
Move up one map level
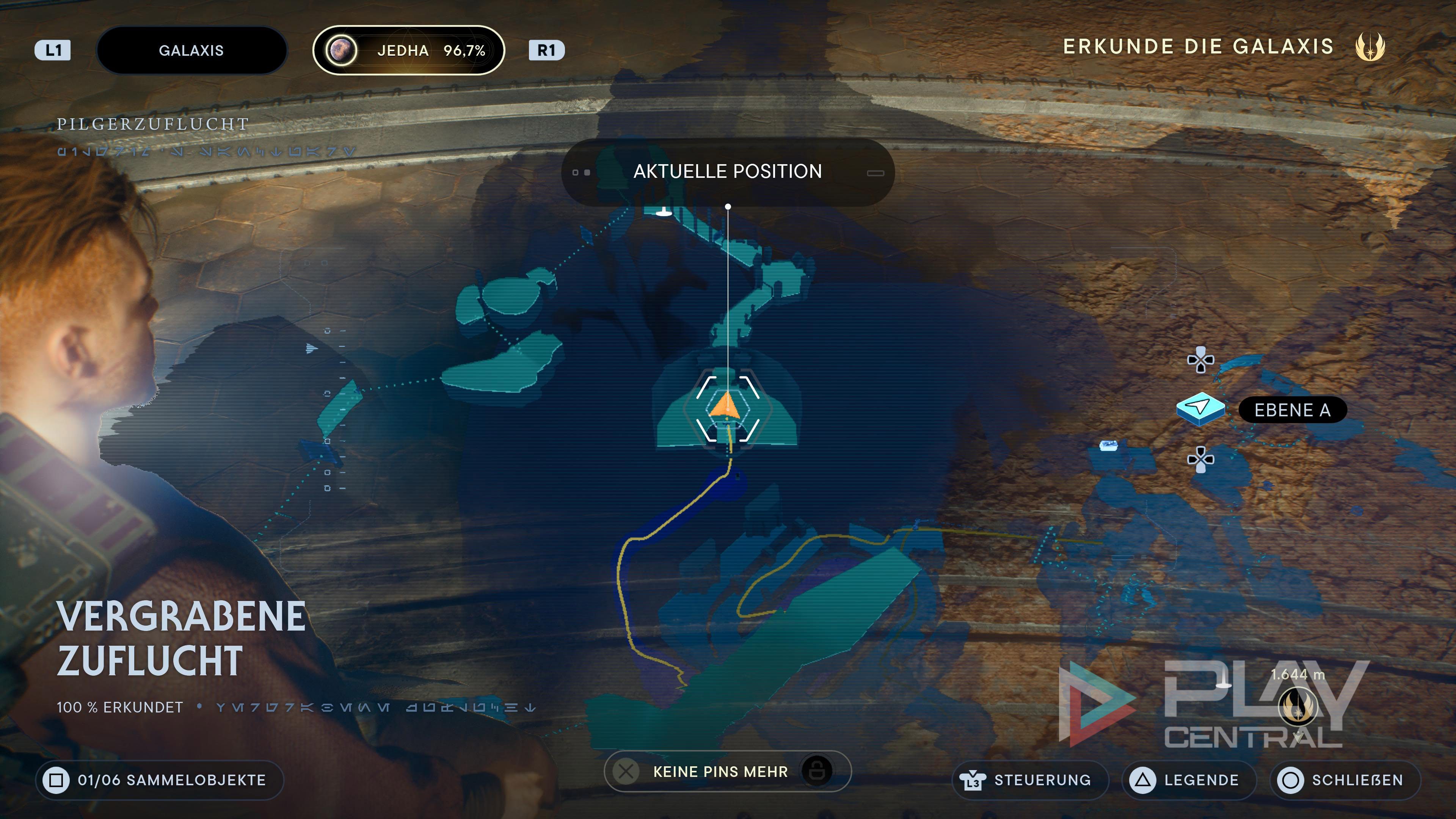pos(1200,360)
